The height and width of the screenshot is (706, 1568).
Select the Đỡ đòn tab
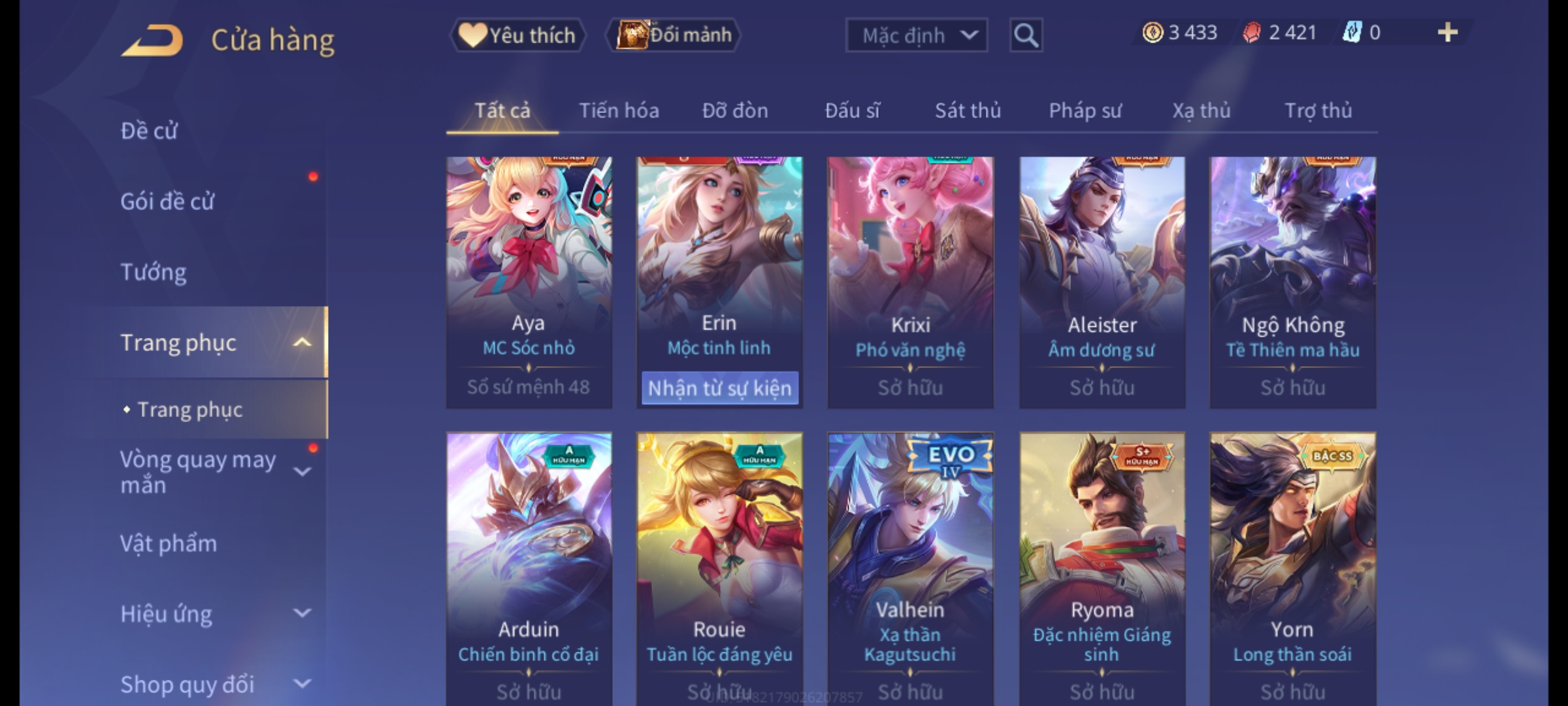coord(735,111)
